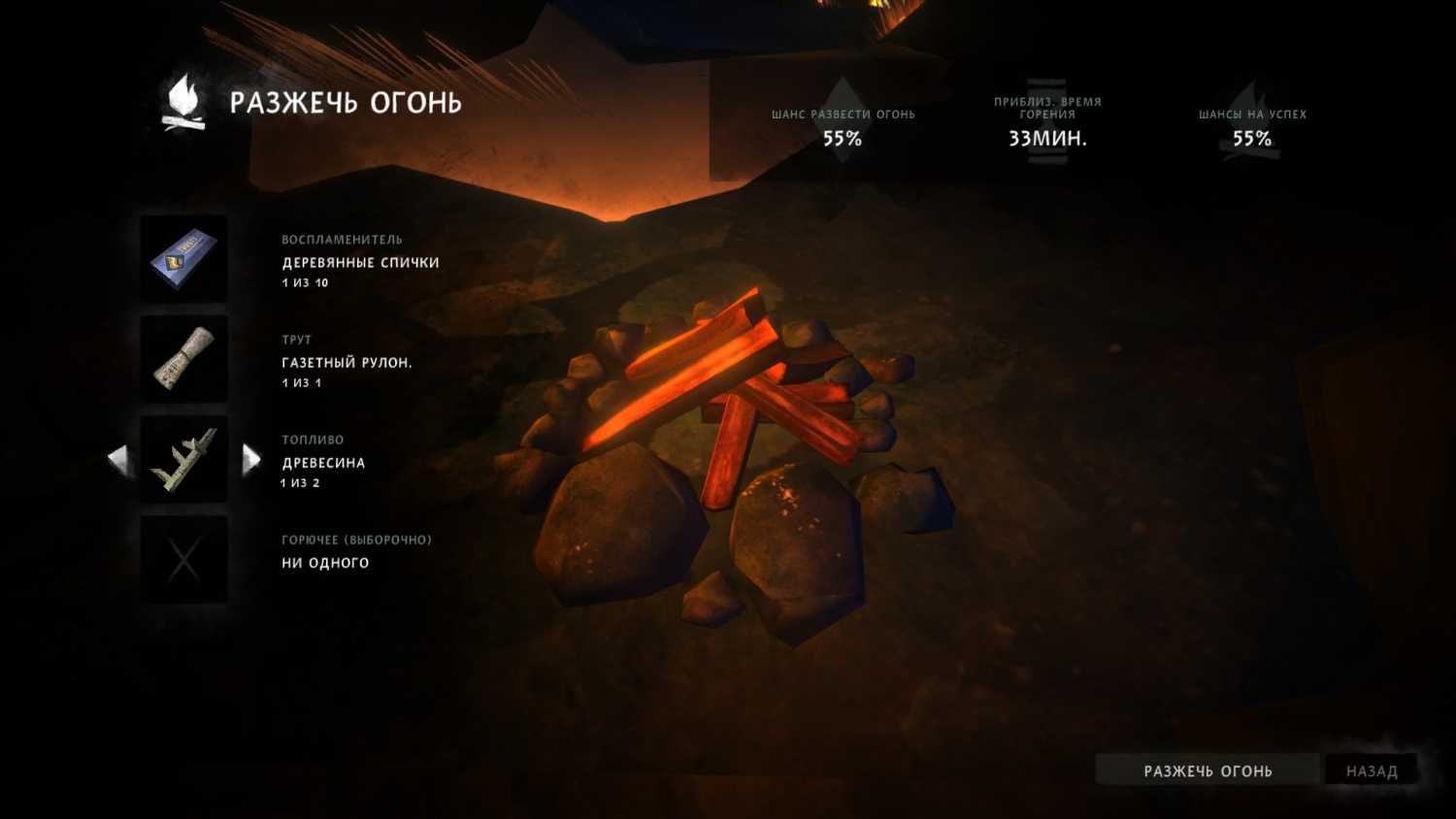Open the empty accelerant slot
This screenshot has height=819, width=1456.
(183, 560)
